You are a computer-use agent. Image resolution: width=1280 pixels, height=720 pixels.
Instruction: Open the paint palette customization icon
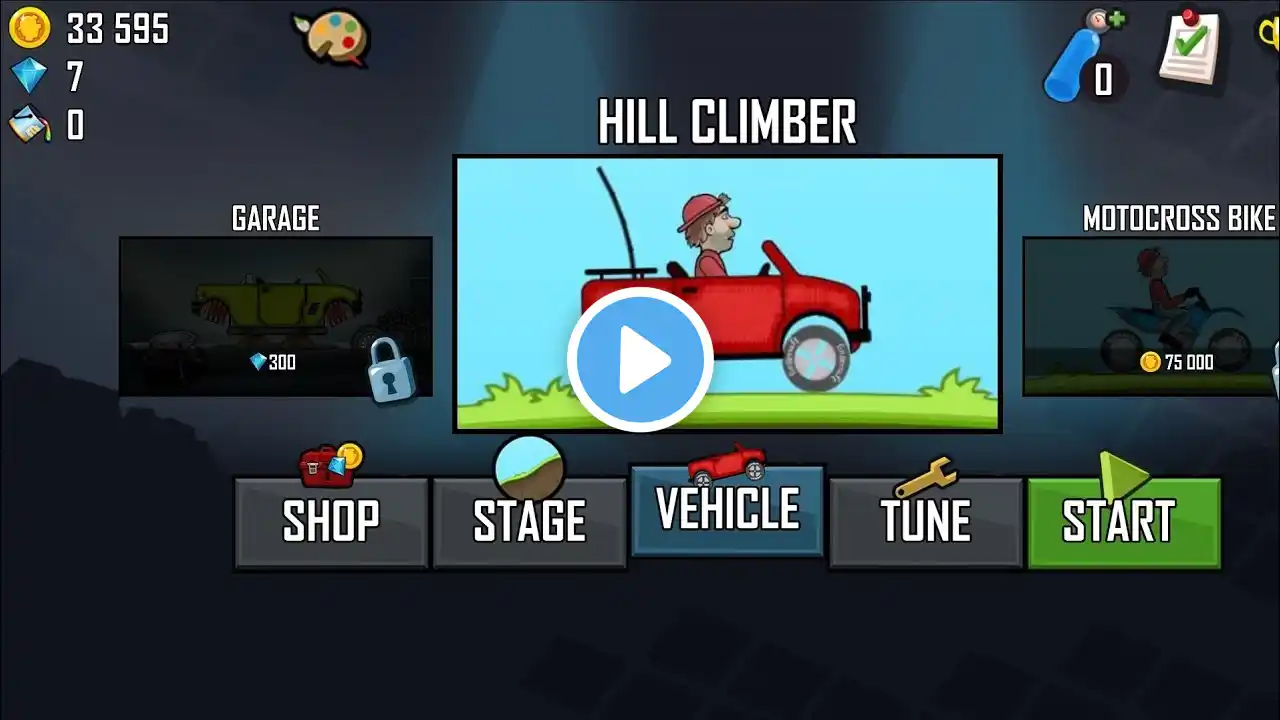pos(332,37)
